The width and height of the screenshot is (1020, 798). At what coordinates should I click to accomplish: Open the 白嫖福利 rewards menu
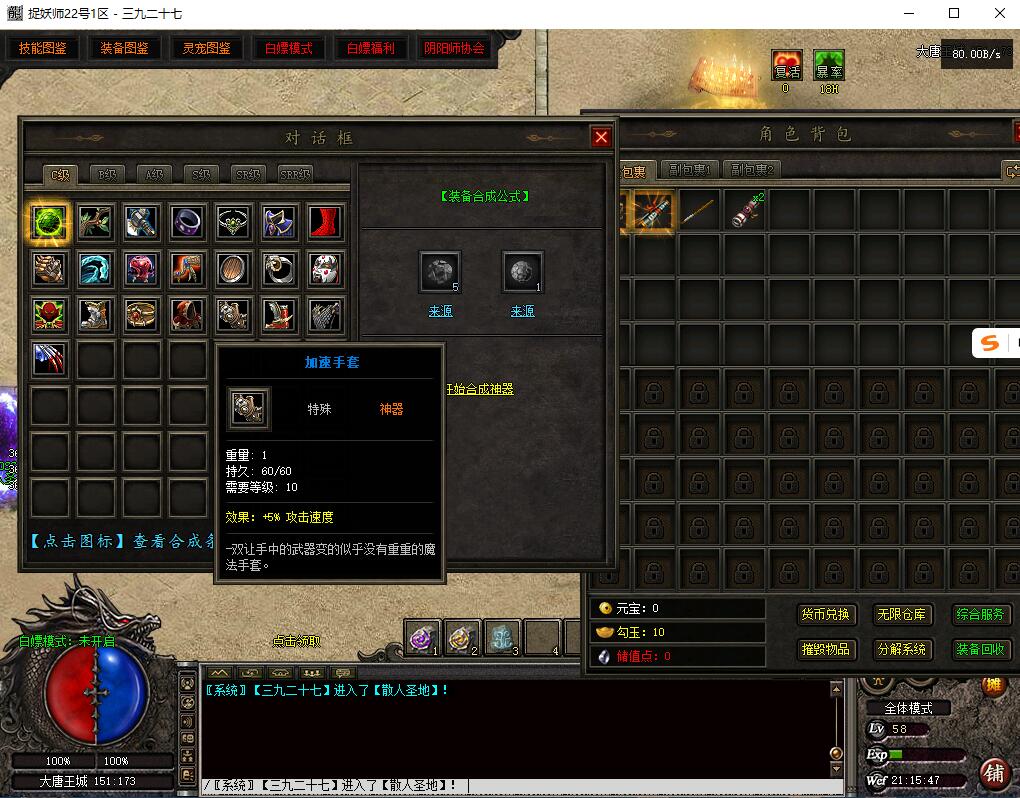click(x=370, y=48)
